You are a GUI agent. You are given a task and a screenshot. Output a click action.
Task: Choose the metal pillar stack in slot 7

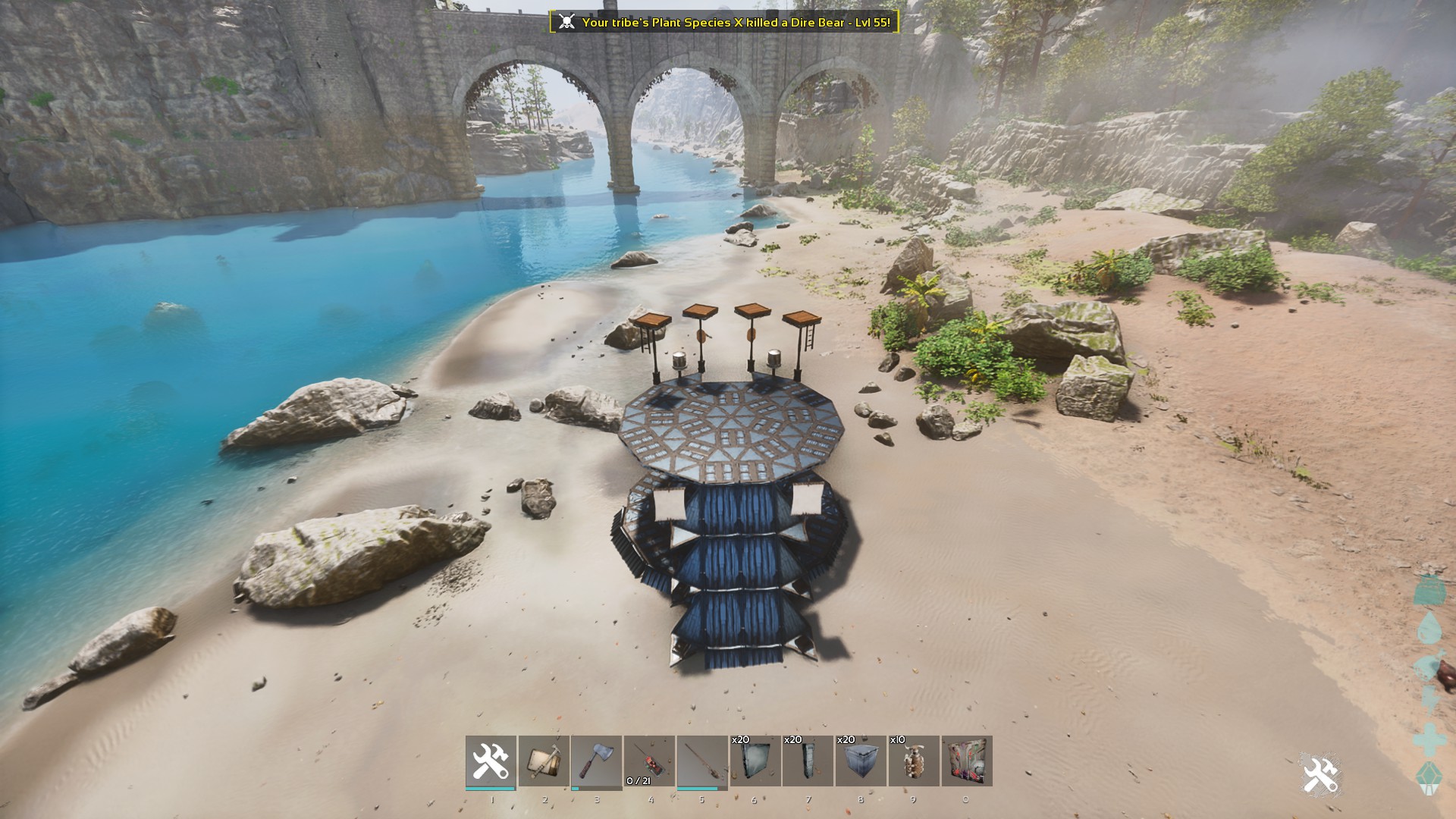coord(808,761)
